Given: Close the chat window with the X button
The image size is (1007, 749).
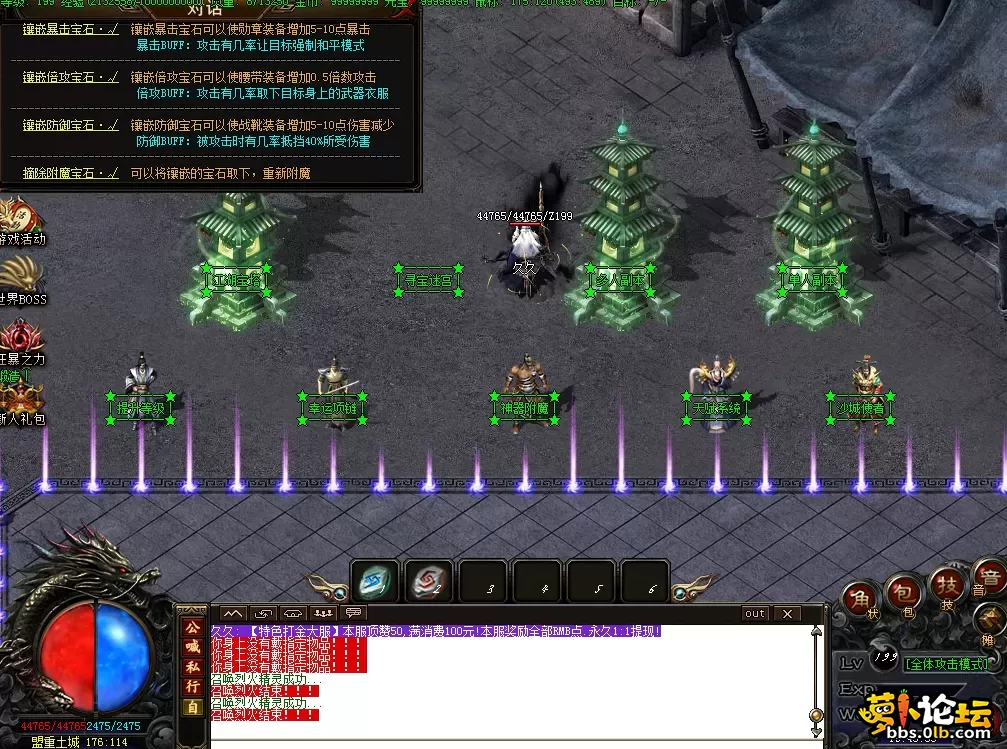Looking at the screenshot, I should point(788,613).
